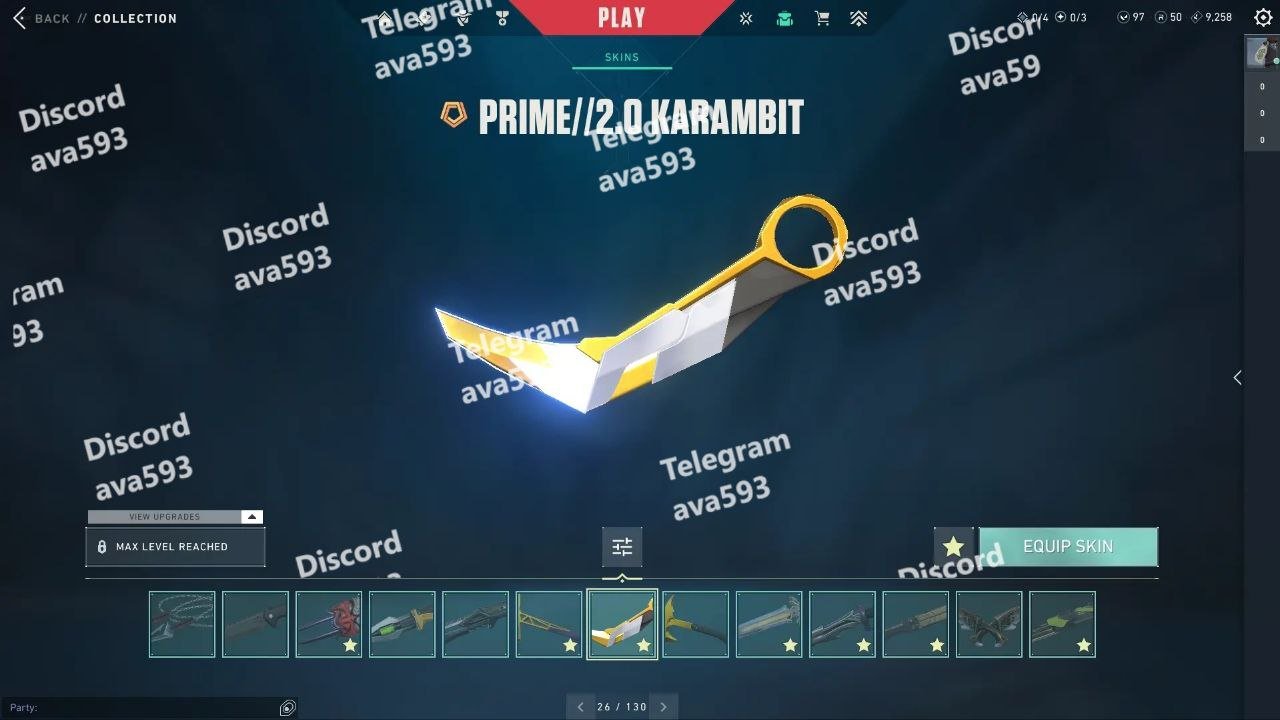Click the red PLAY button
Viewport: 1280px width, 720px height.
coord(621,17)
